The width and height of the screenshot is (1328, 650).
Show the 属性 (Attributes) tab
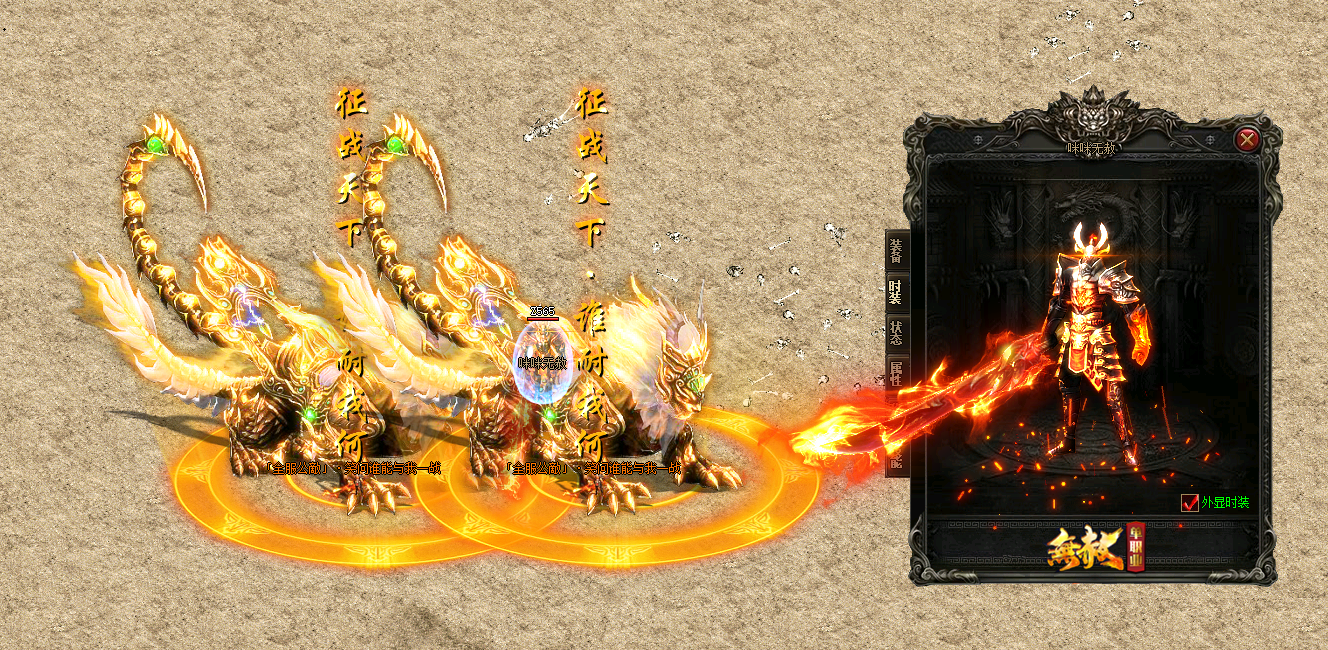coord(895,374)
